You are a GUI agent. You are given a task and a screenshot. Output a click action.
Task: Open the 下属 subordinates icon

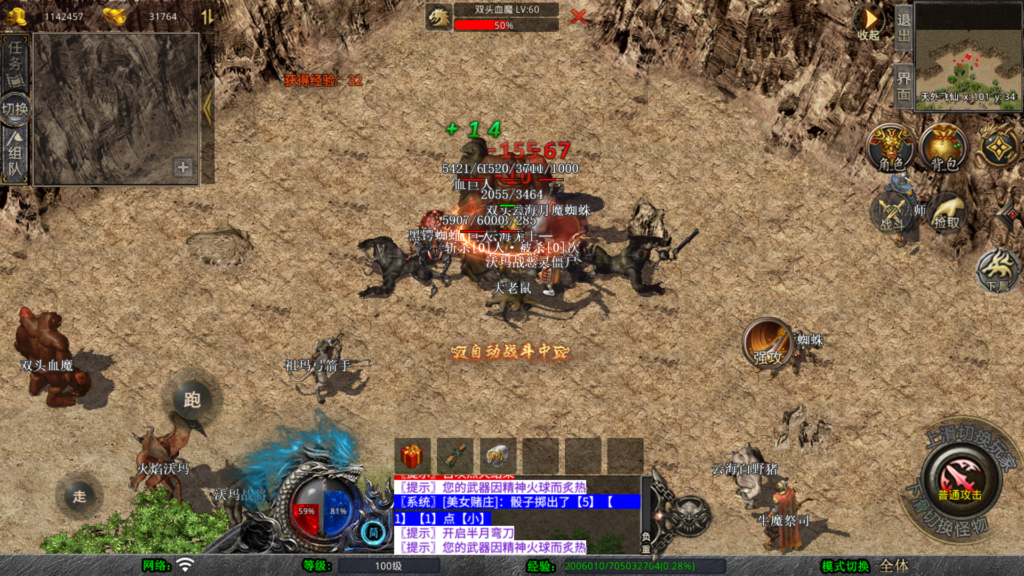pyautogui.click(x=996, y=267)
